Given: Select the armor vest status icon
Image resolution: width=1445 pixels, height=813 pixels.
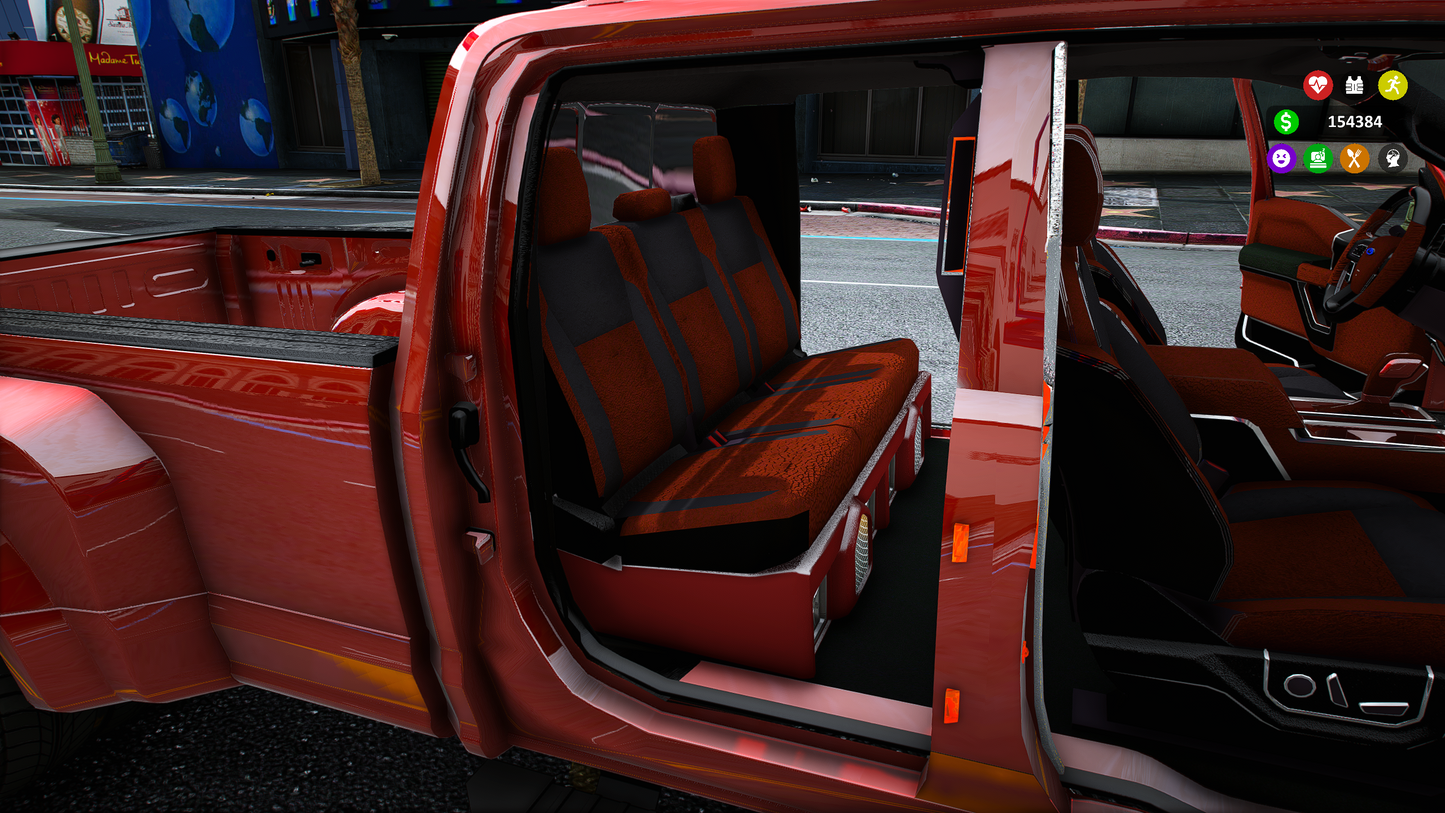Looking at the screenshot, I should click(x=1354, y=86).
